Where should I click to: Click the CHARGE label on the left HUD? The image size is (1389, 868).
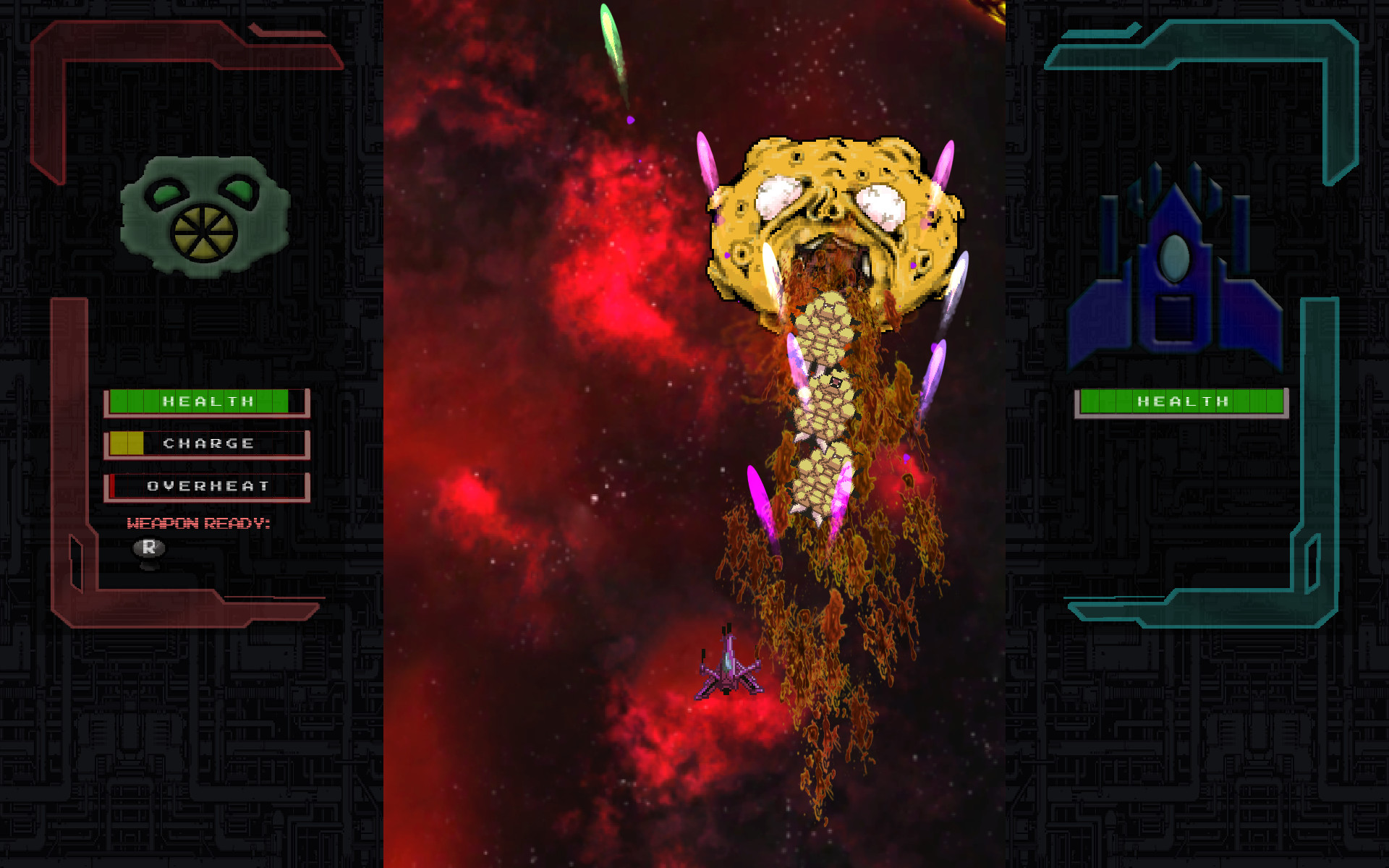[x=210, y=443]
